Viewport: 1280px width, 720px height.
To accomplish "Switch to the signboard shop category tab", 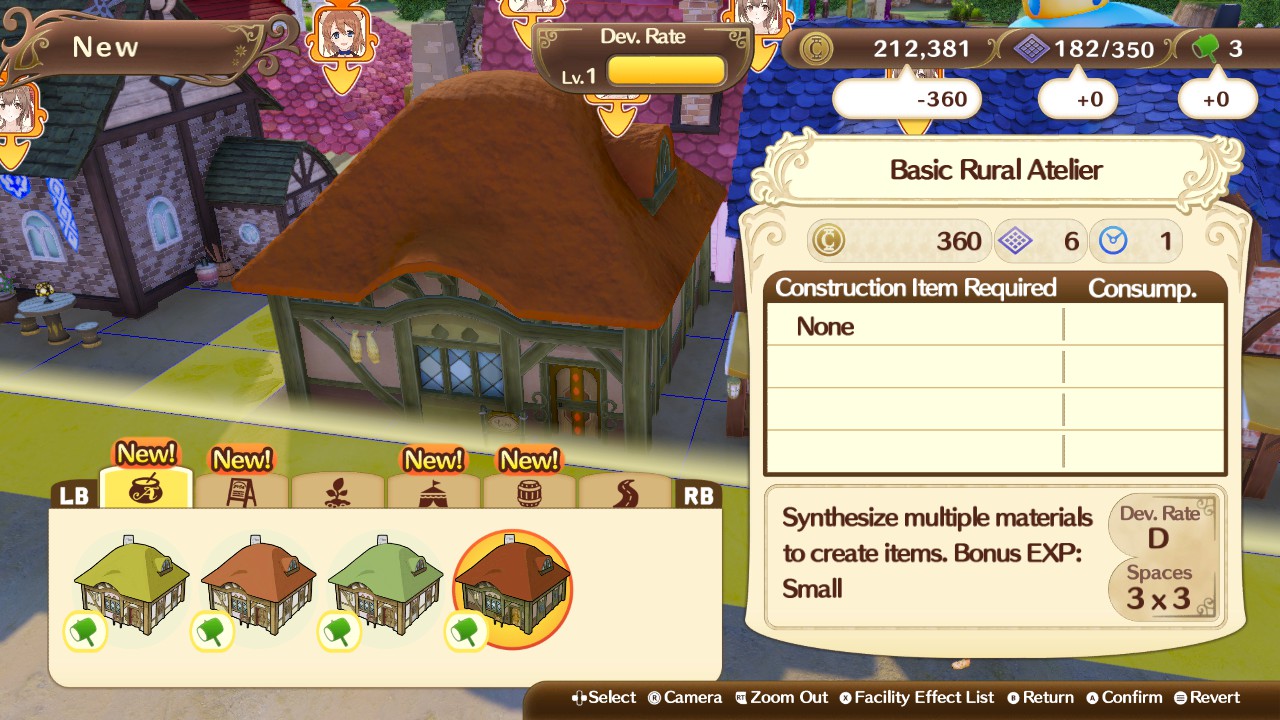I will pos(241,491).
